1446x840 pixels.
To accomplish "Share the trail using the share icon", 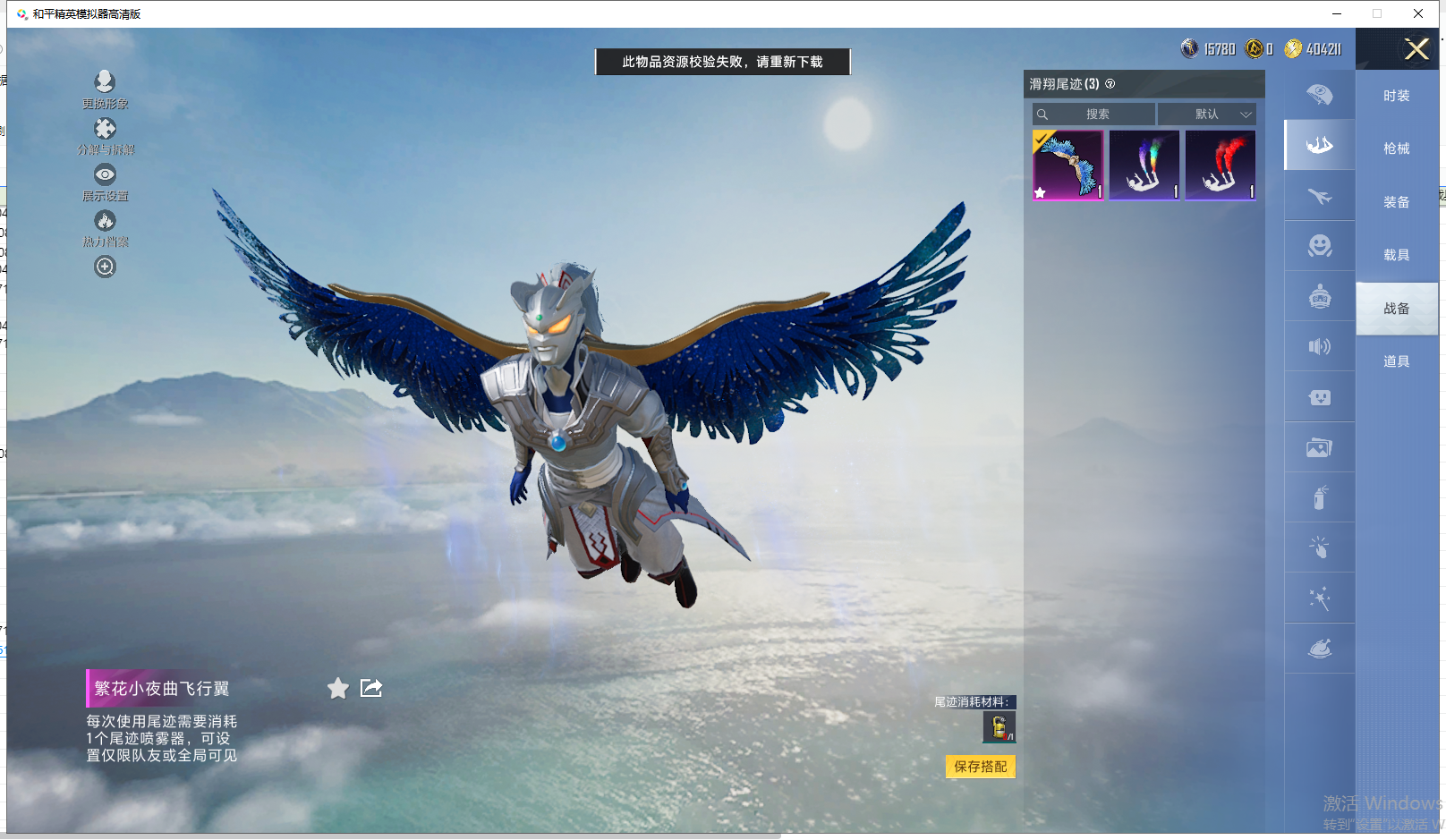I will click(370, 688).
